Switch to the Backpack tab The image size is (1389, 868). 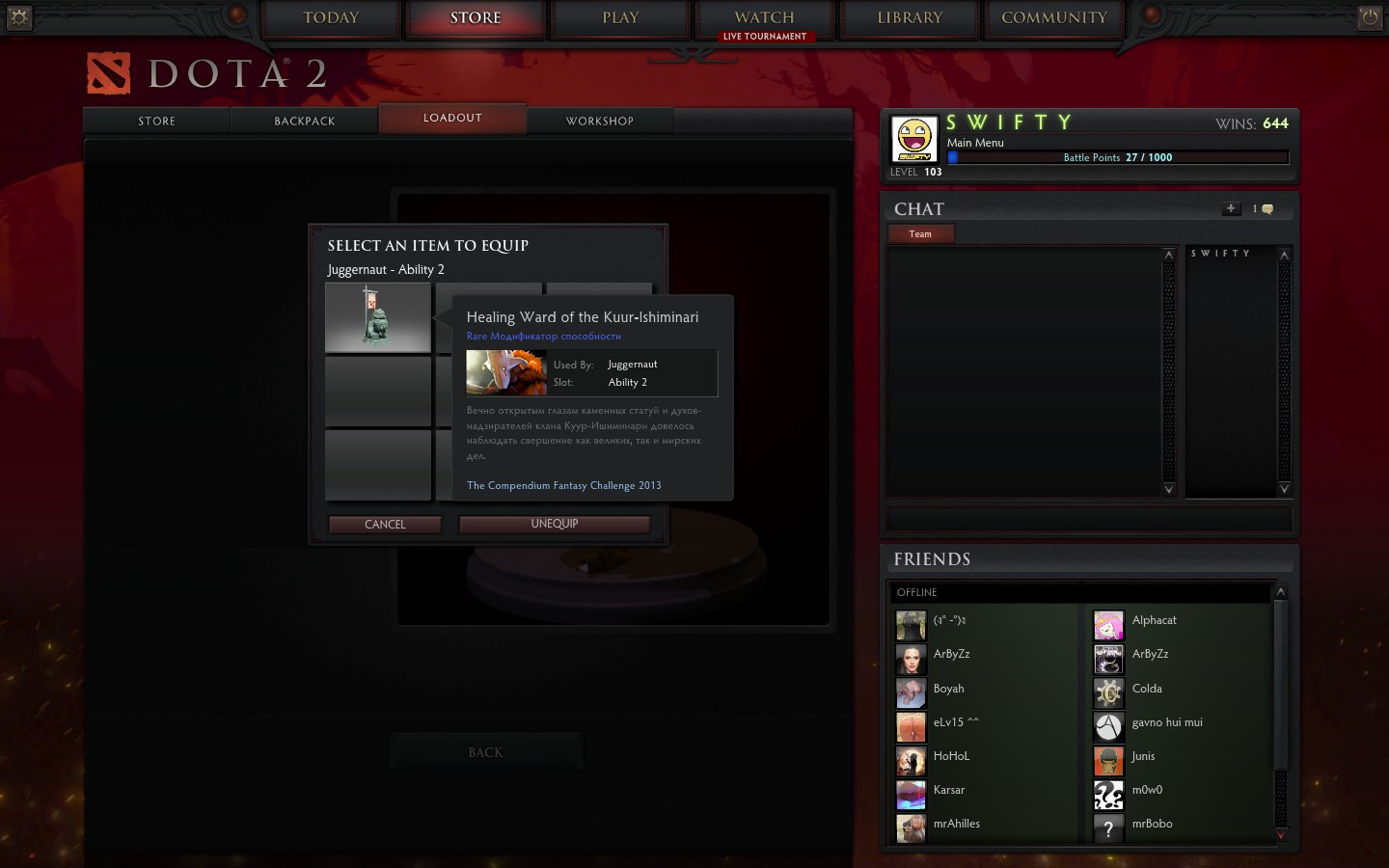(x=305, y=122)
